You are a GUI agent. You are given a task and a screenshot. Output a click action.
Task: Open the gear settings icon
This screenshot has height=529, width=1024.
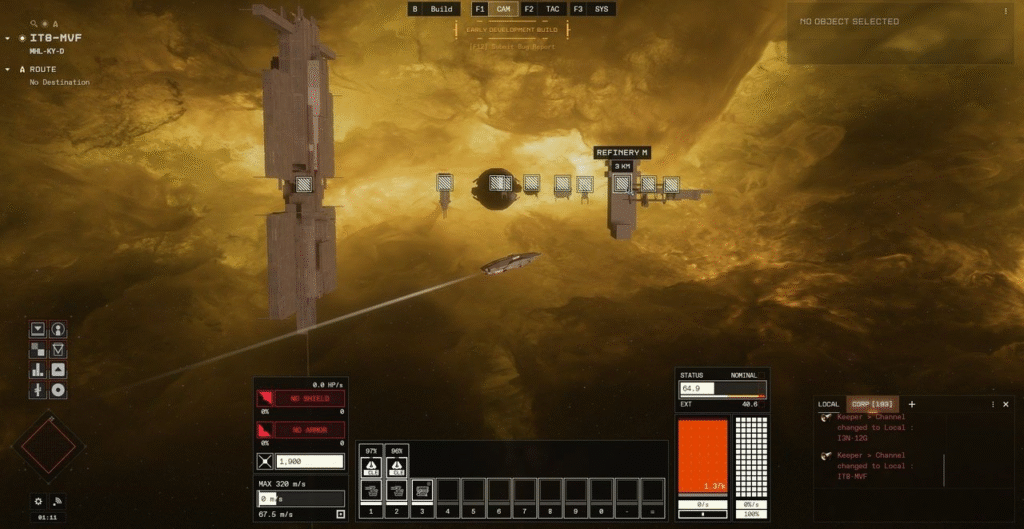point(38,501)
